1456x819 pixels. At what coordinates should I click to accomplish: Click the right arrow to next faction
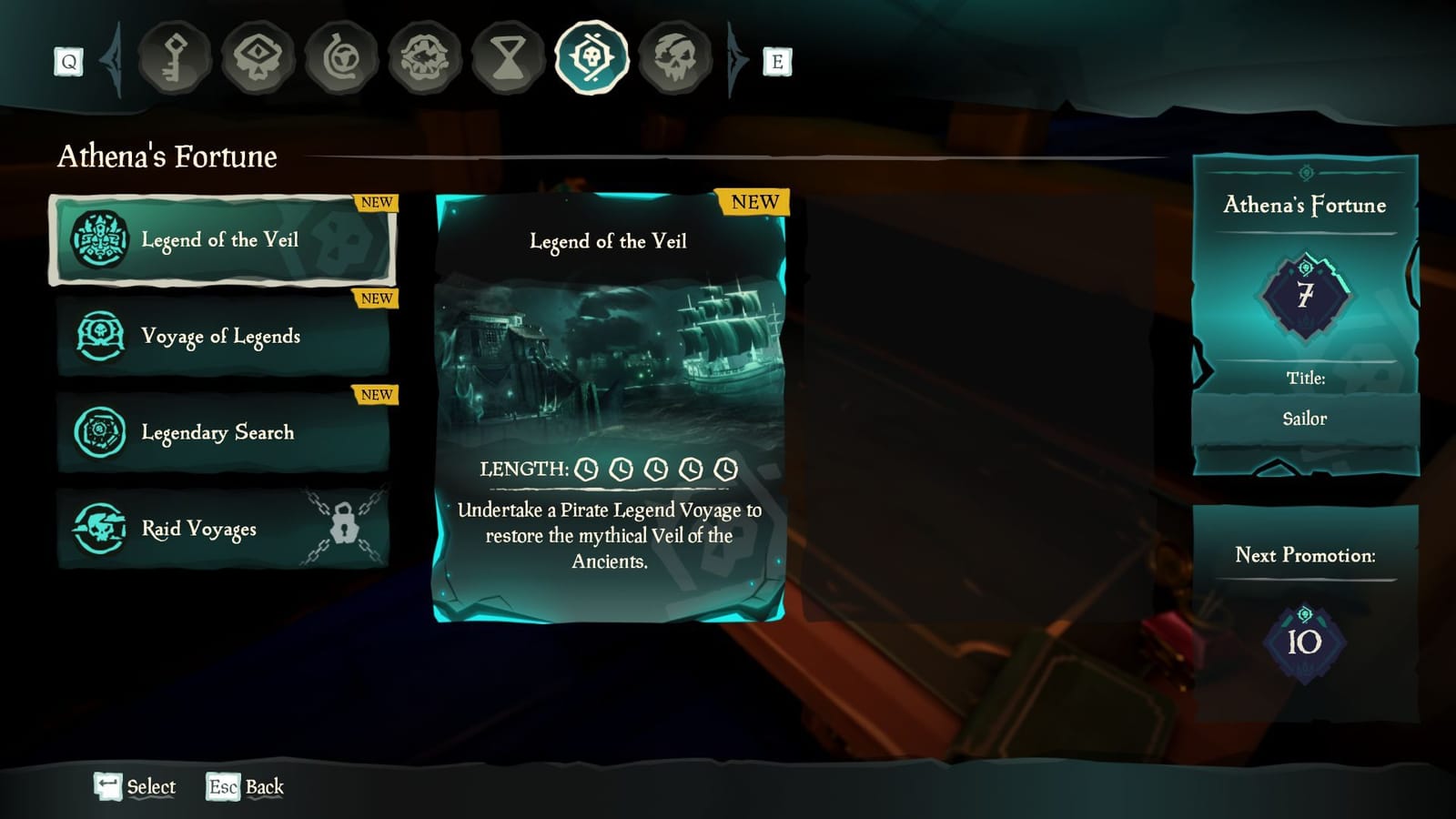tap(733, 59)
